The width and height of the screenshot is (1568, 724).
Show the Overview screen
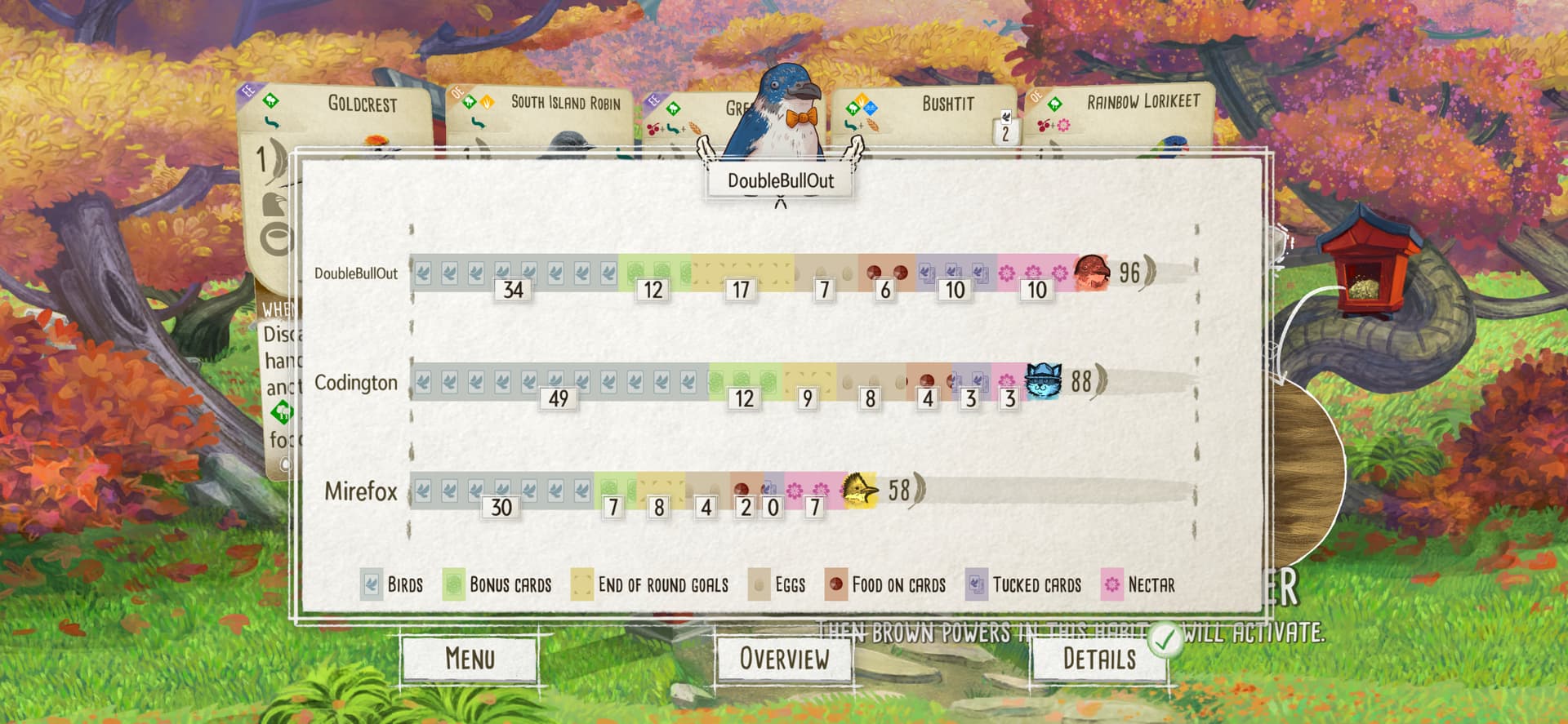click(x=784, y=659)
